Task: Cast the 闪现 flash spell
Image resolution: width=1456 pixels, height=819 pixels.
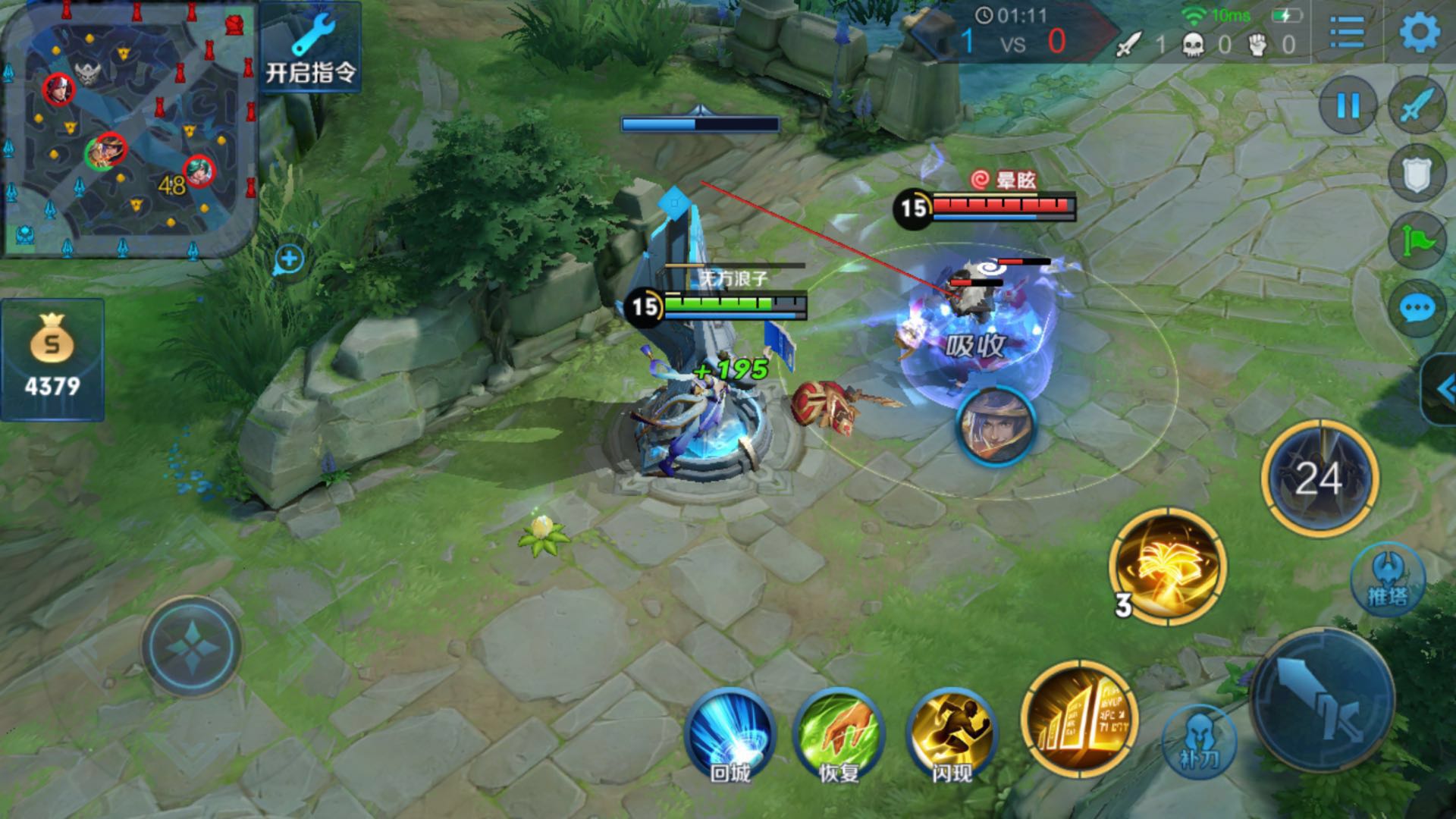Action: (952, 736)
